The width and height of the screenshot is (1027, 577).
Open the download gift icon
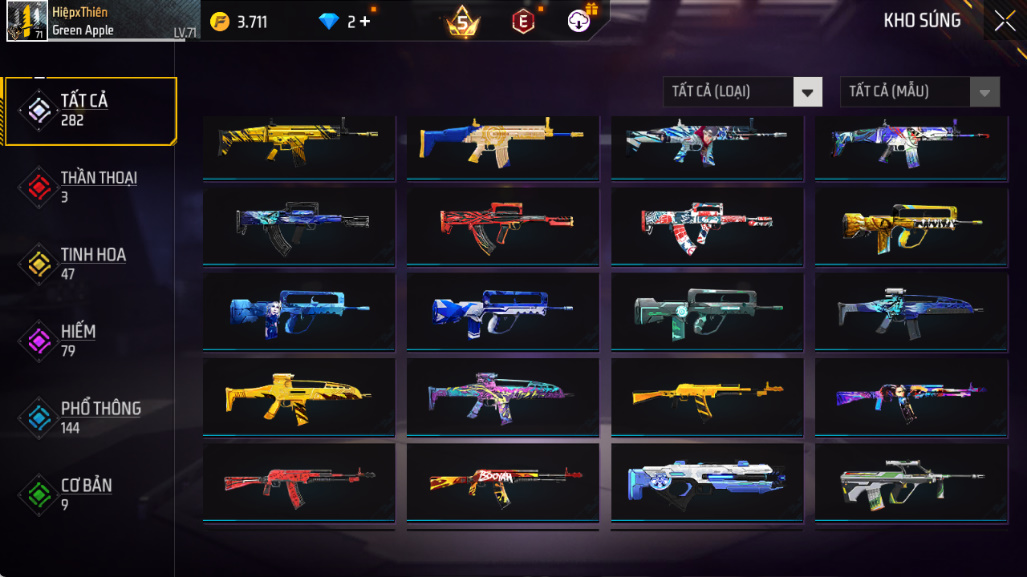580,21
